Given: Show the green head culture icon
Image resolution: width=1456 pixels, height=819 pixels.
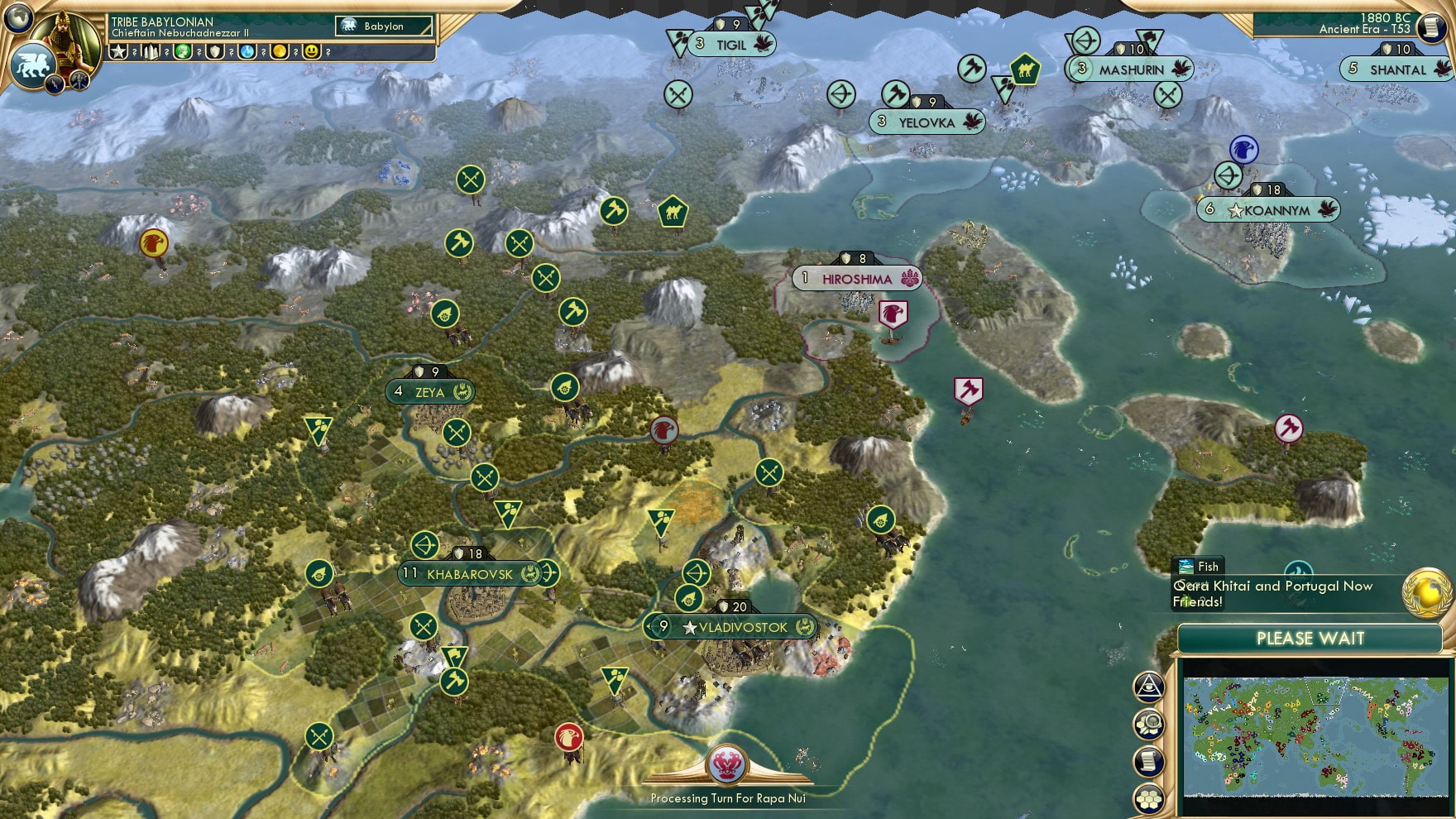Looking at the screenshot, I should tap(183, 51).
